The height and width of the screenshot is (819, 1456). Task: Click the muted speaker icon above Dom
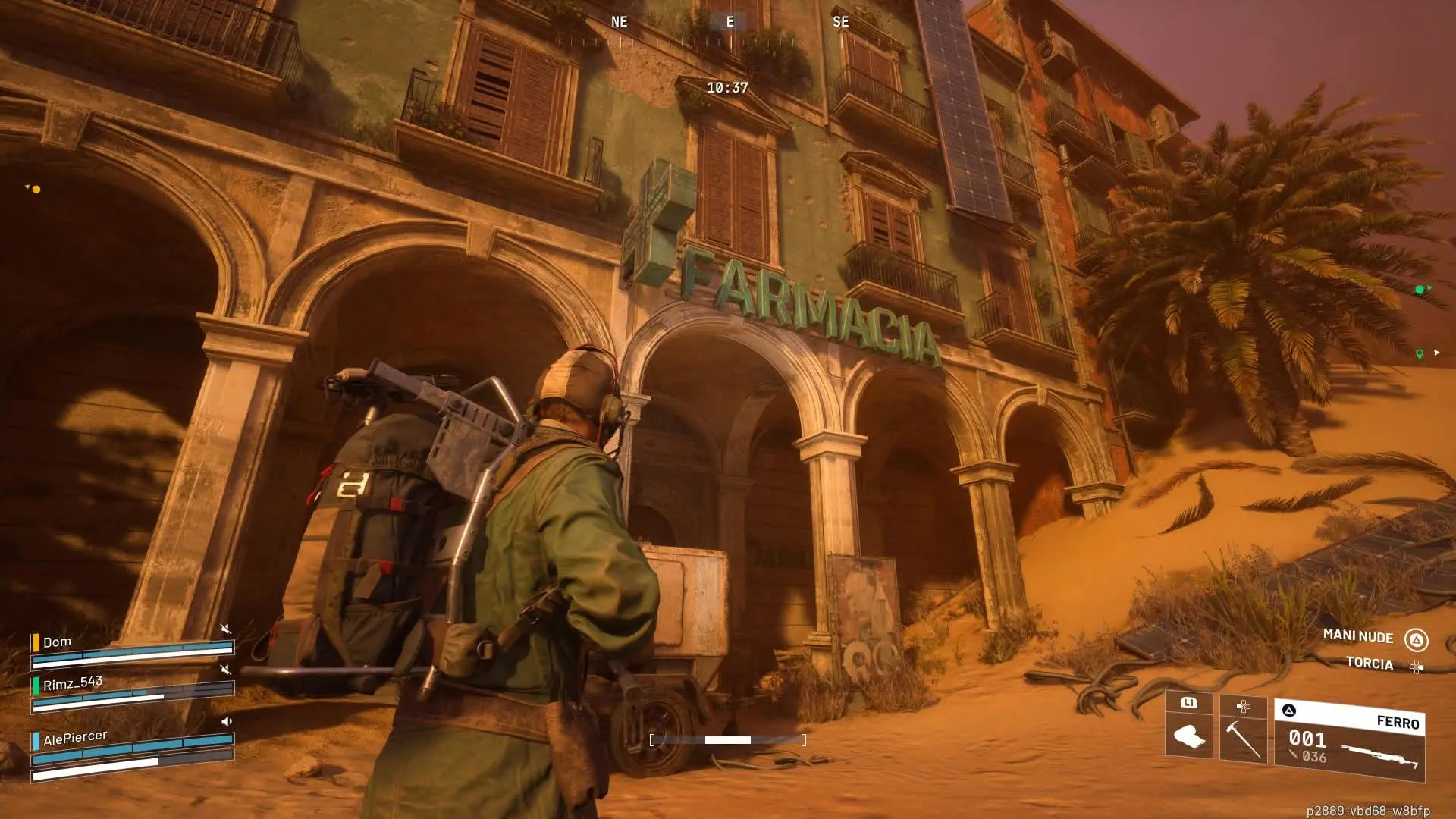pos(225,629)
